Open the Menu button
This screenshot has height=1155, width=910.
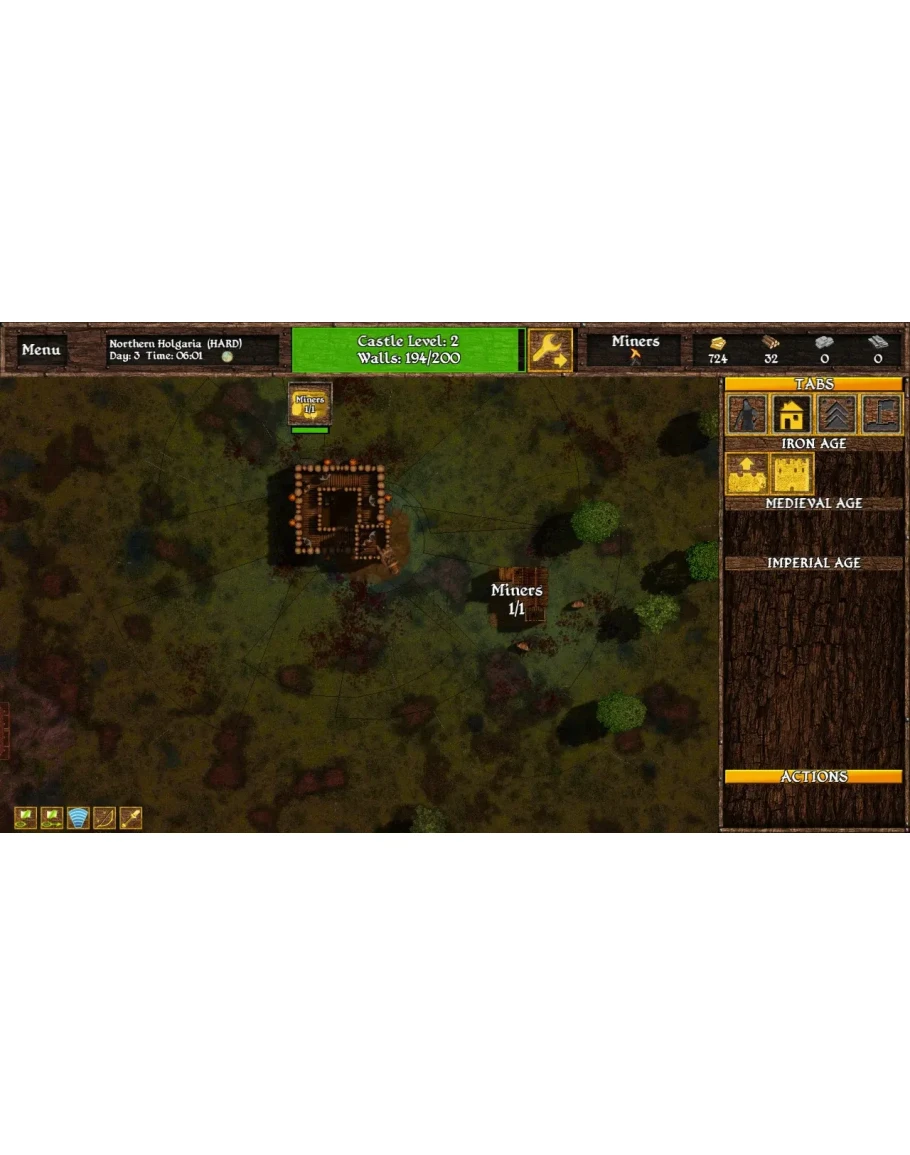click(x=41, y=350)
